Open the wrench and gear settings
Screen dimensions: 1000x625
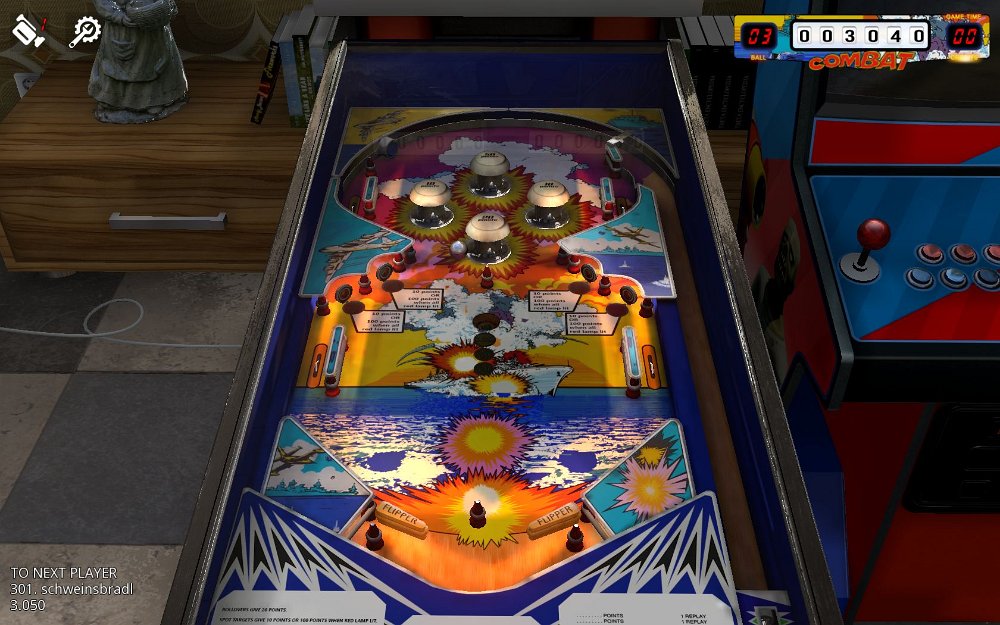point(85,32)
